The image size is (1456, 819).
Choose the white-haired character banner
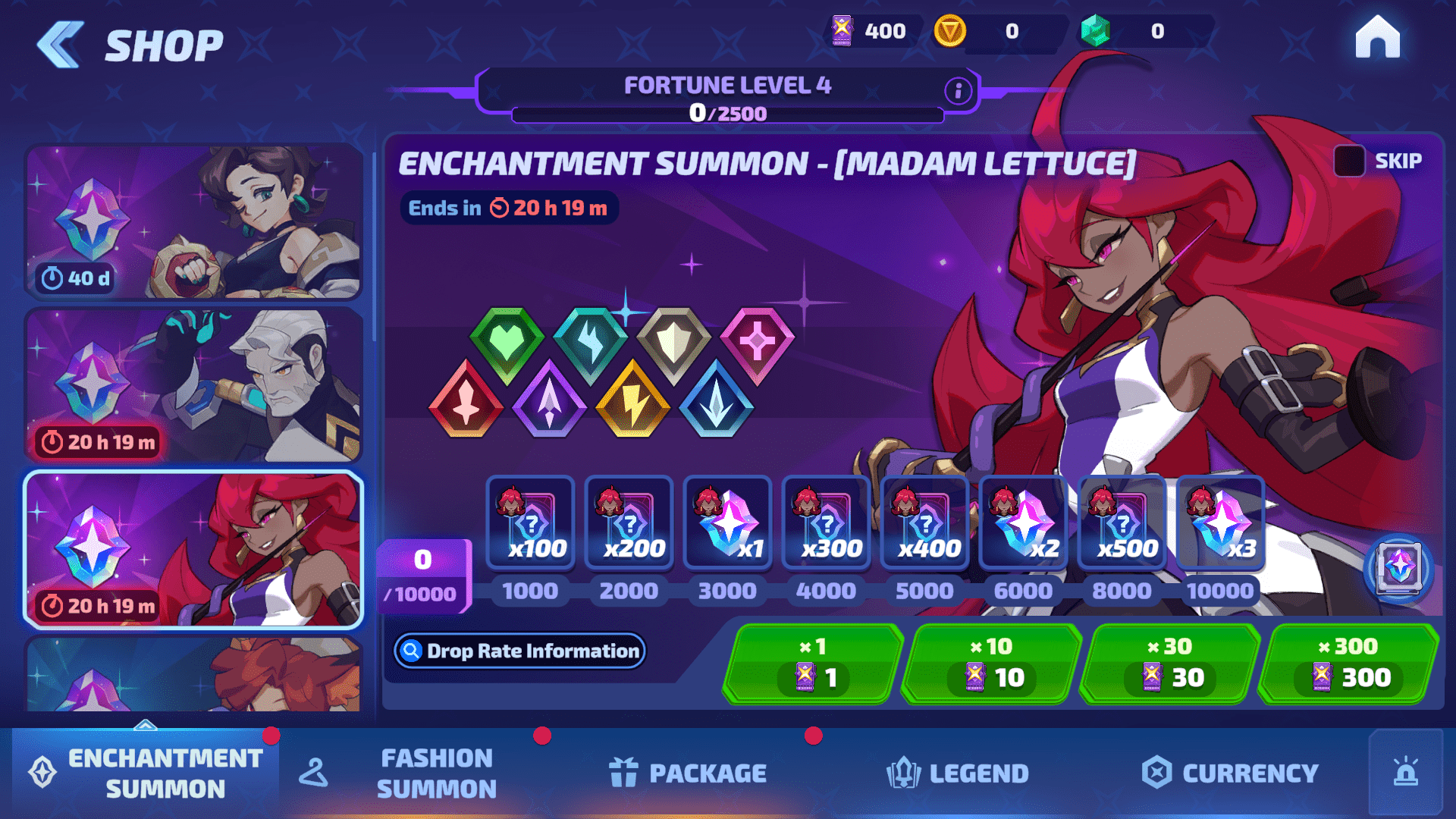pyautogui.click(x=194, y=385)
